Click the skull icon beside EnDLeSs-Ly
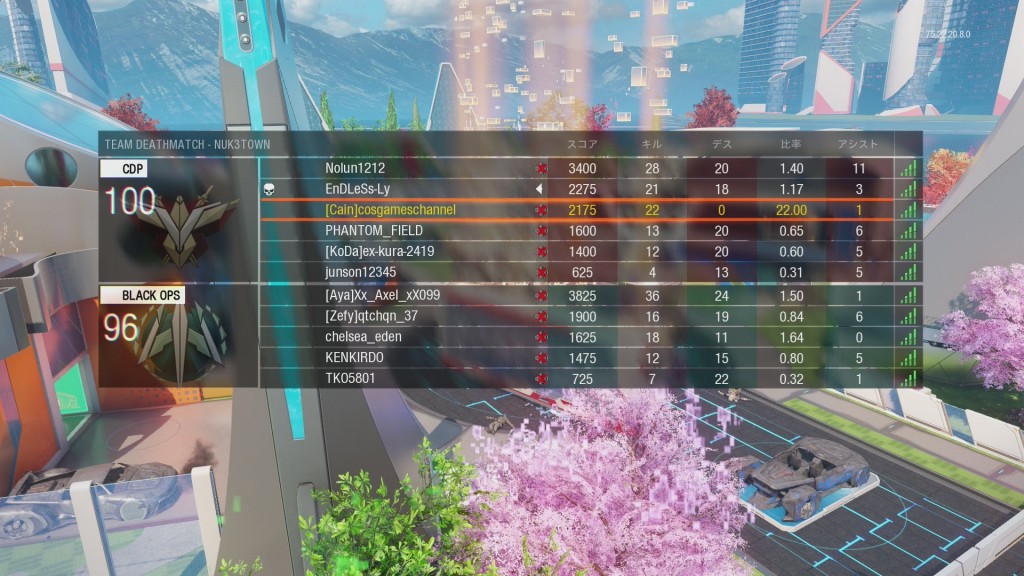The width and height of the screenshot is (1024, 576). click(268, 189)
